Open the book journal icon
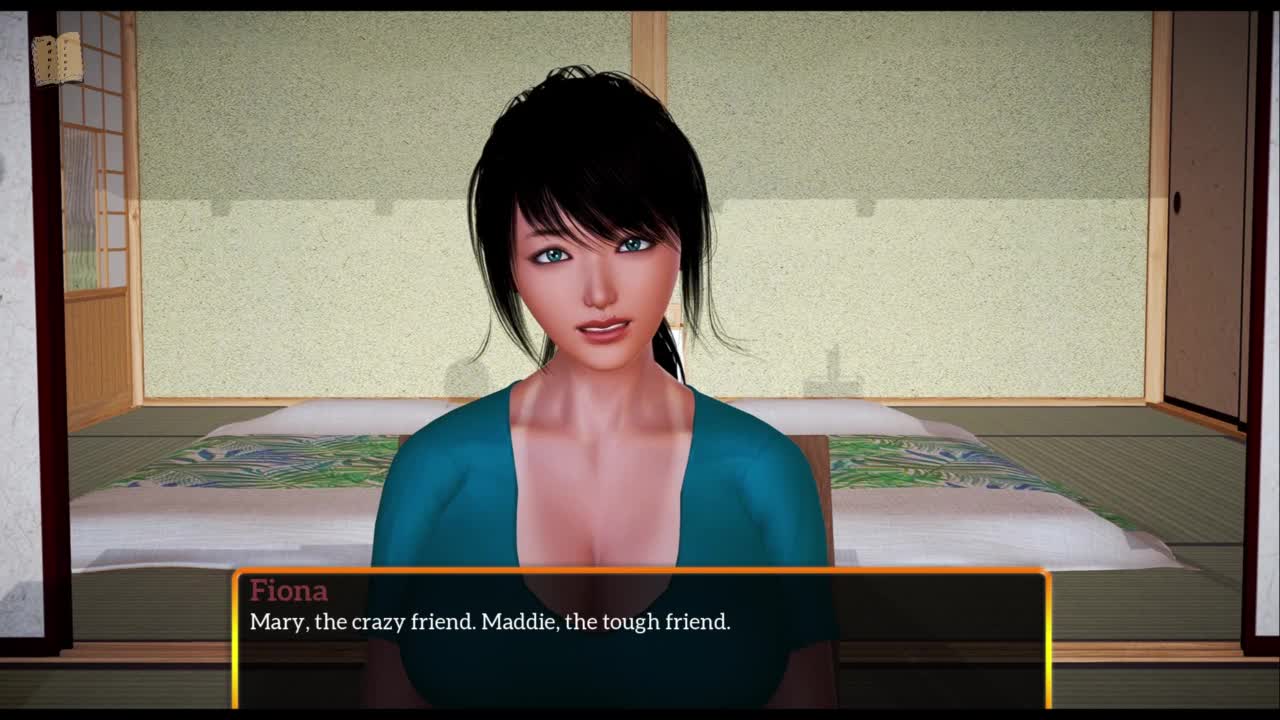The image size is (1280, 720). click(x=57, y=59)
